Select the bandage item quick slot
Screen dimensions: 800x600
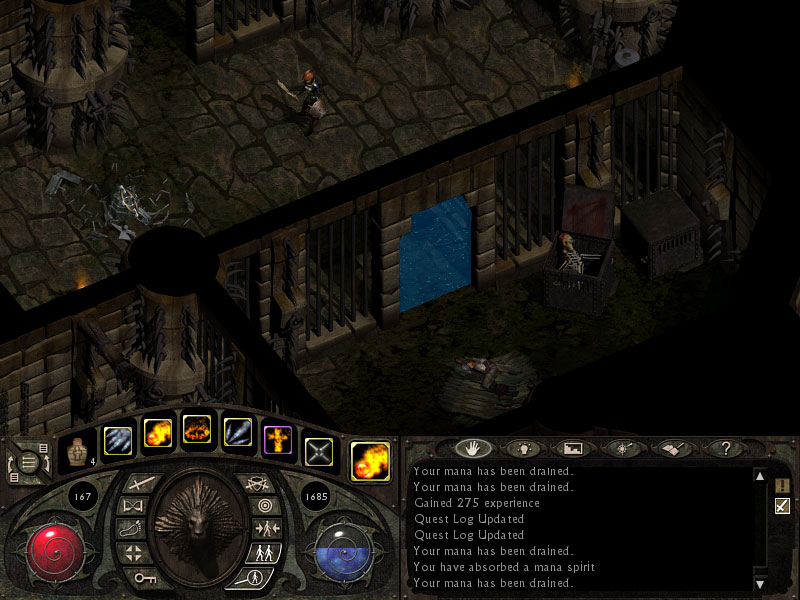76,452
